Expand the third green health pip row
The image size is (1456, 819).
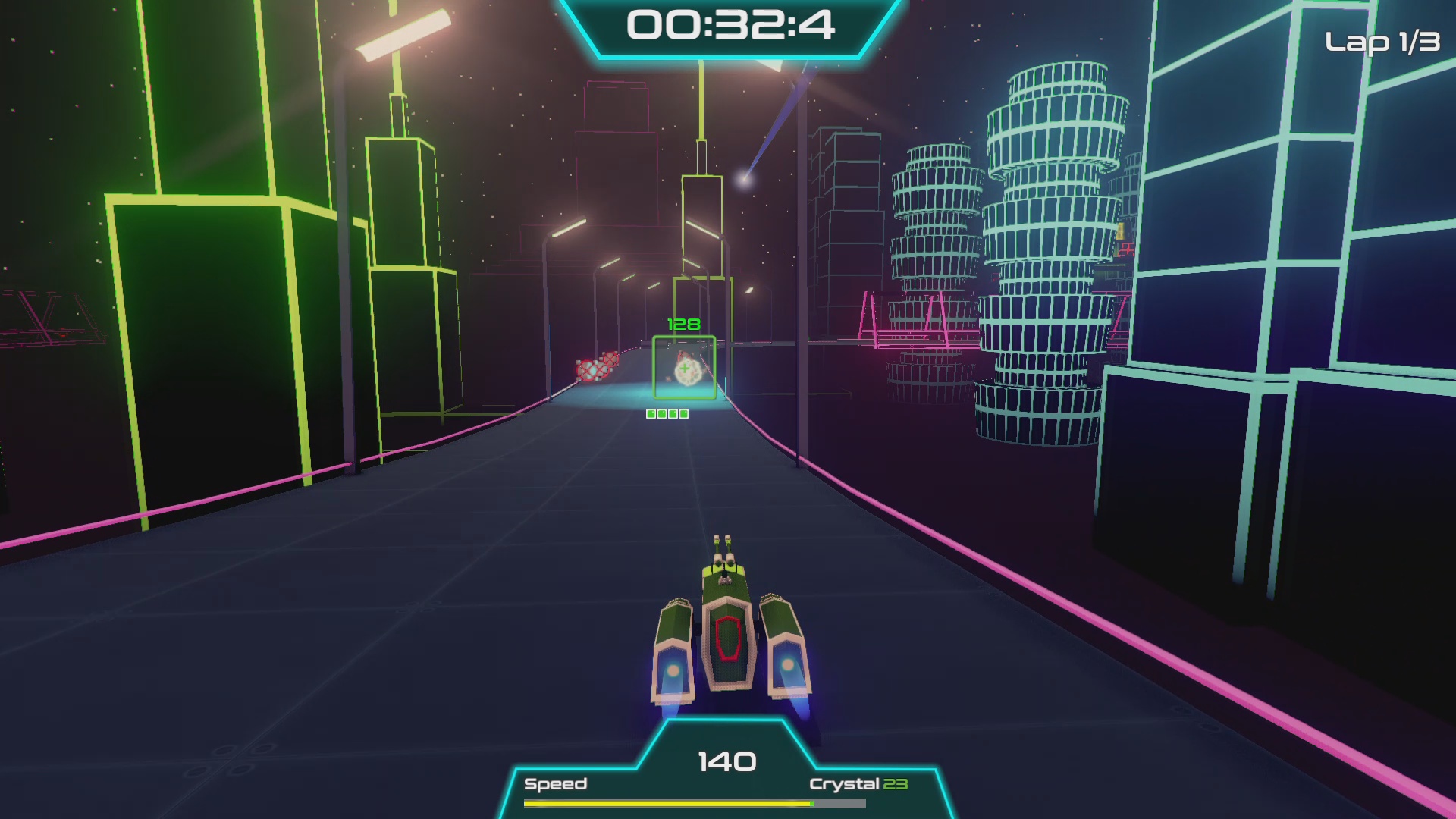tap(672, 413)
